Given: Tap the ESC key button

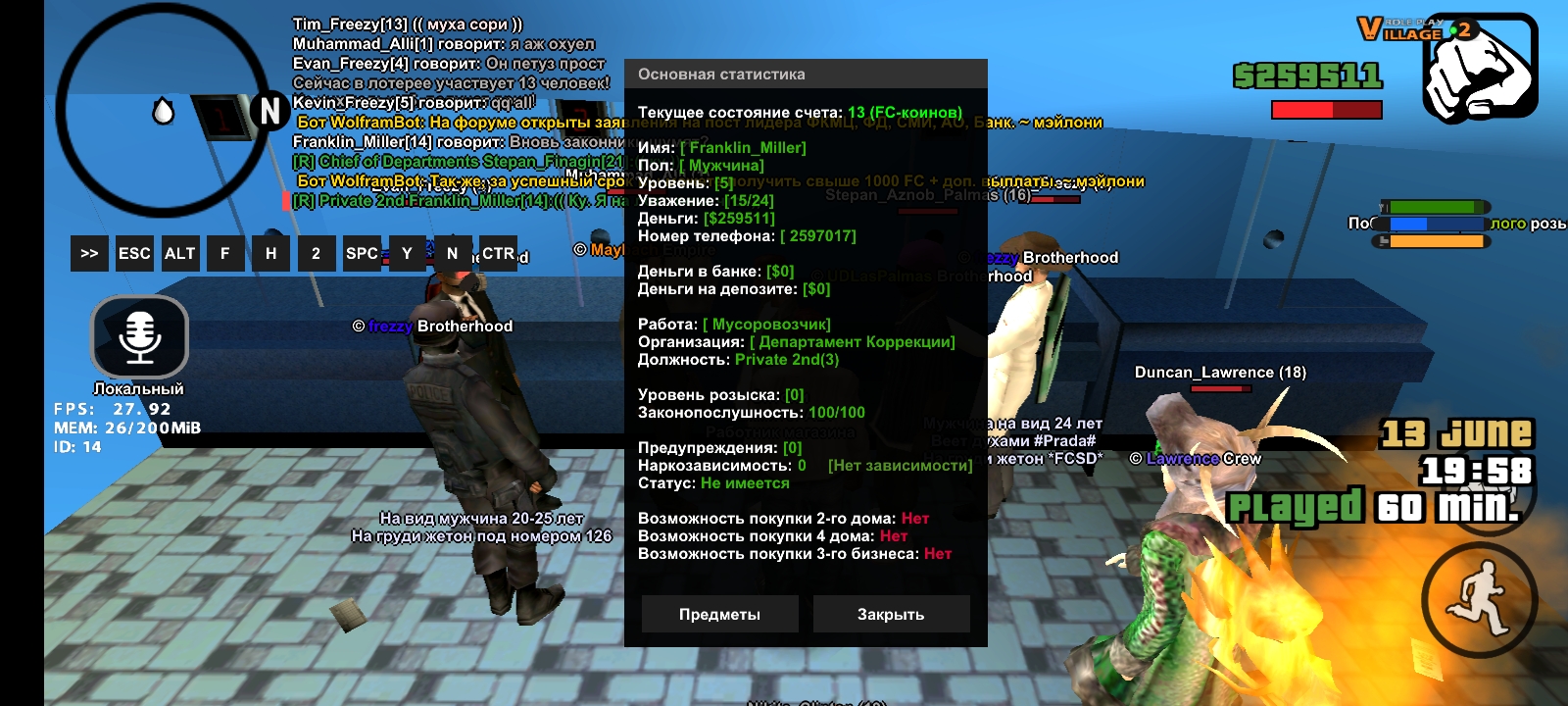Looking at the screenshot, I should click(x=134, y=253).
